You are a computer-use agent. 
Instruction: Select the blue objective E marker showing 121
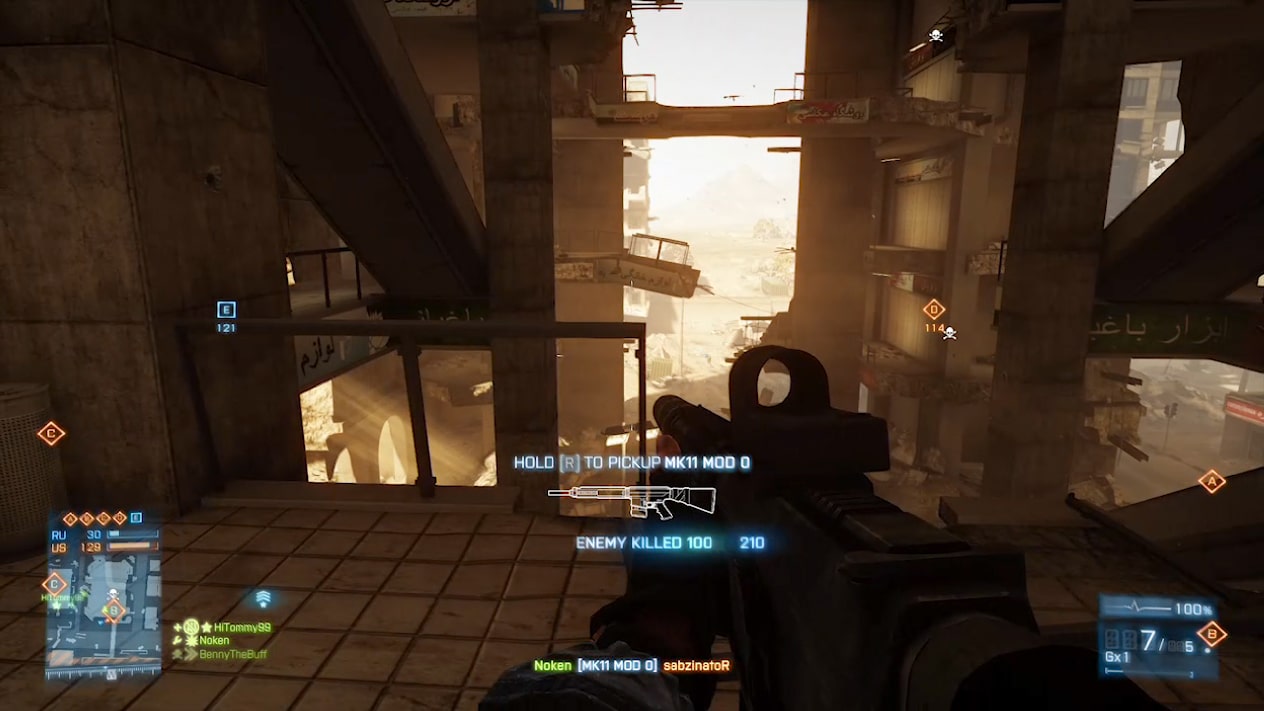pos(226,310)
